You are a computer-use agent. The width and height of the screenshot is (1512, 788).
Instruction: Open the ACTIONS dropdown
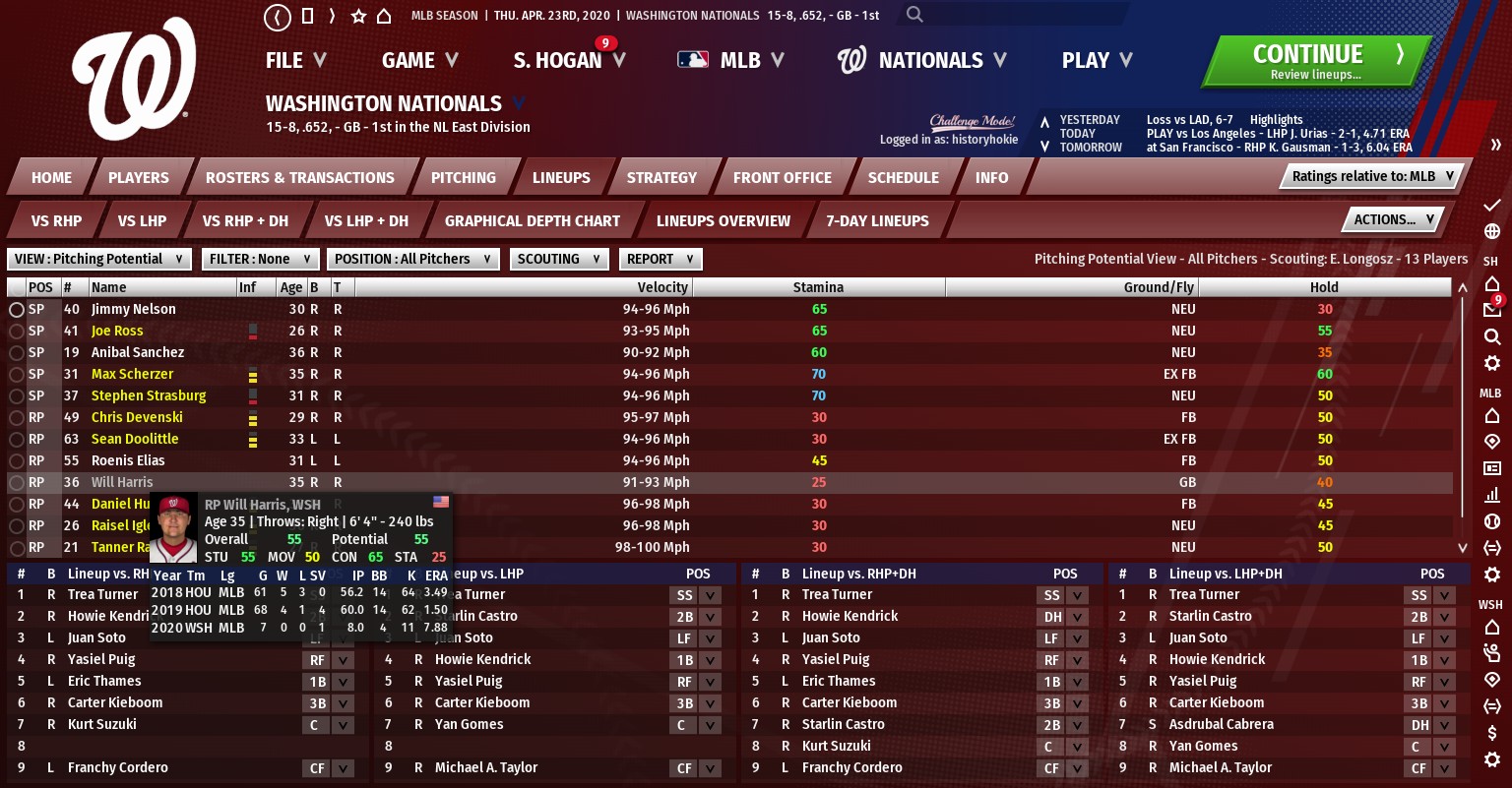point(1393,220)
